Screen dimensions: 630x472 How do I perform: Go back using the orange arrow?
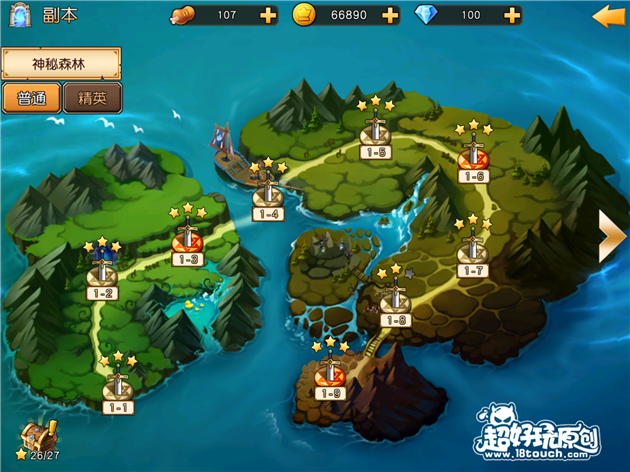[608, 16]
